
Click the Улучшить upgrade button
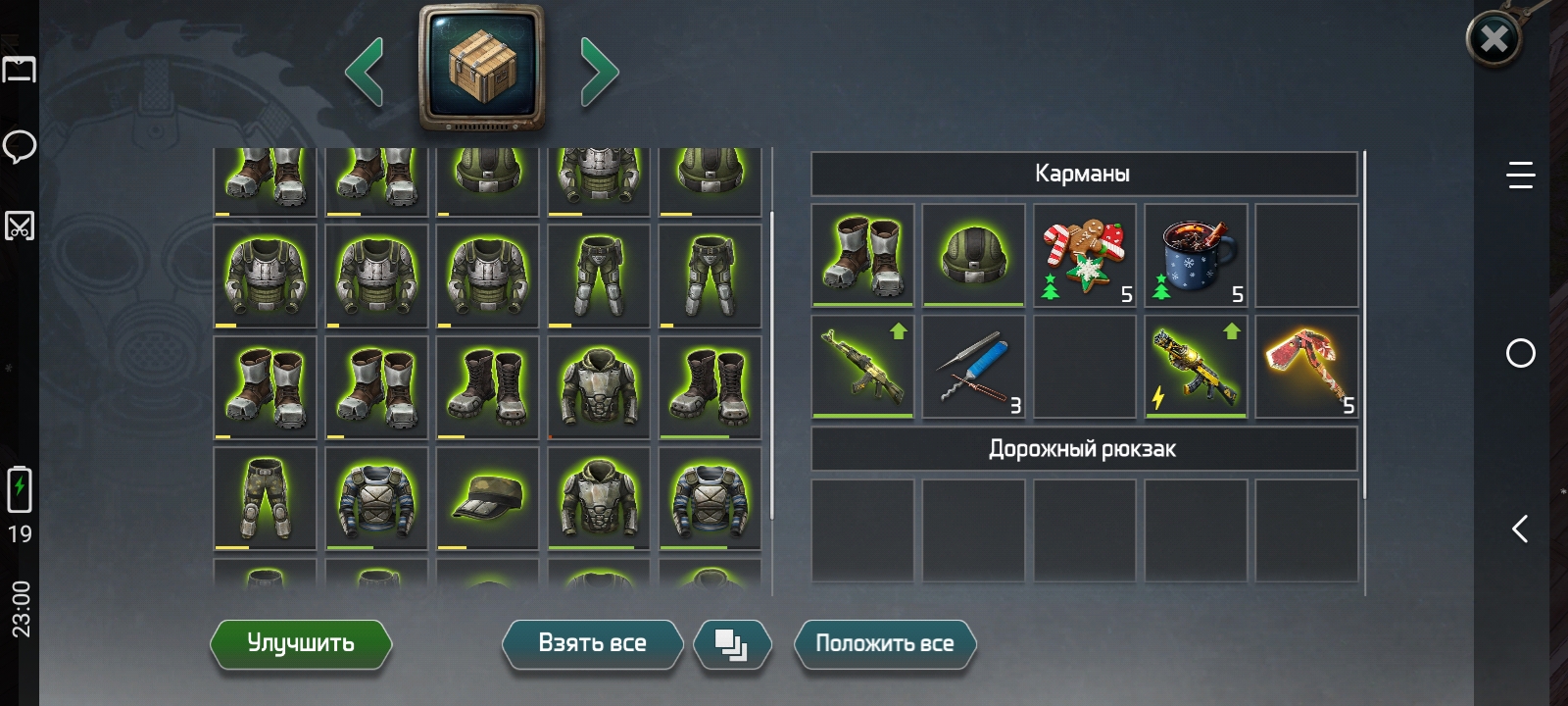pyautogui.click(x=301, y=644)
